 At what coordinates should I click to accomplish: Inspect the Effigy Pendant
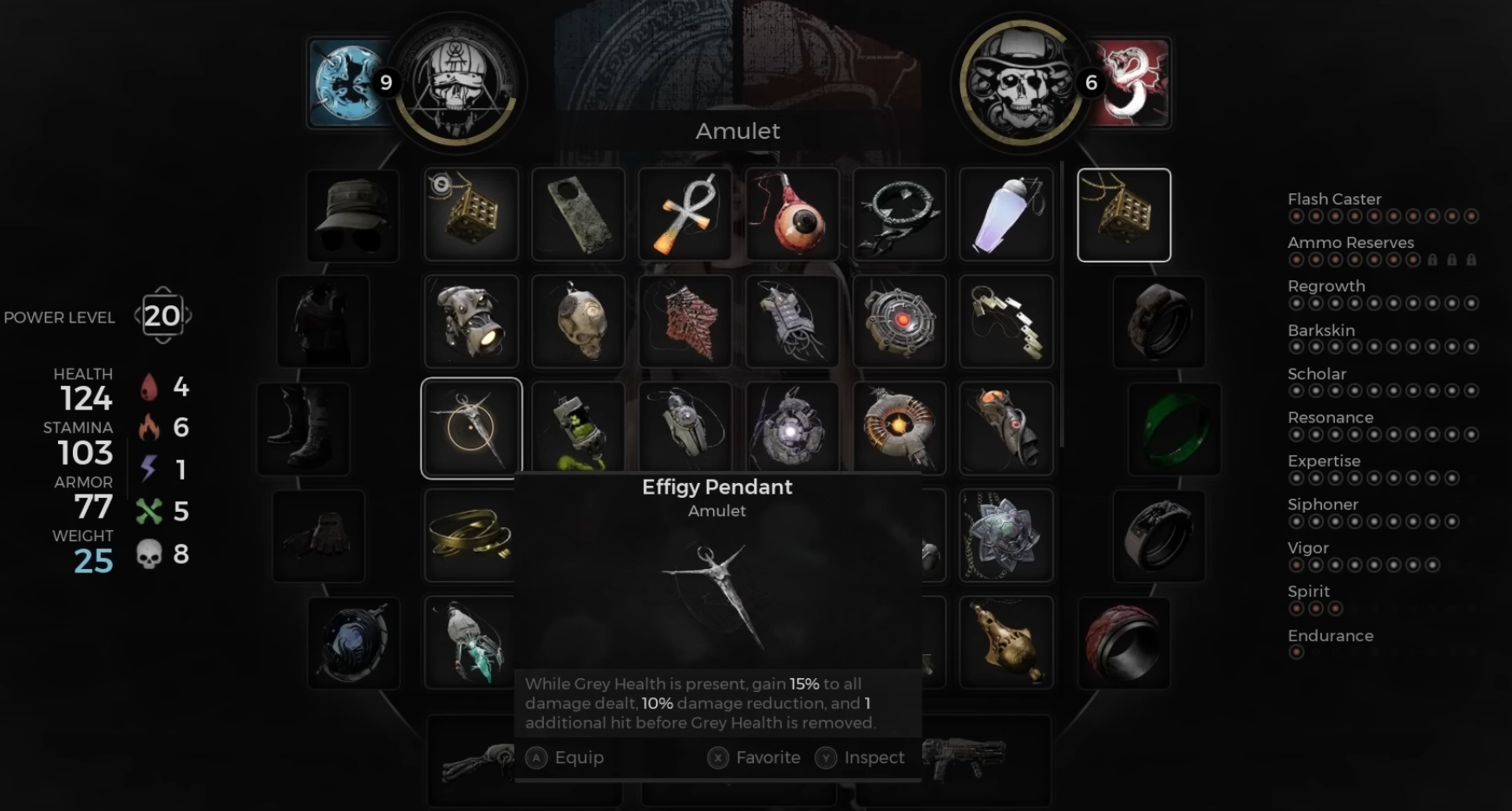tap(861, 757)
